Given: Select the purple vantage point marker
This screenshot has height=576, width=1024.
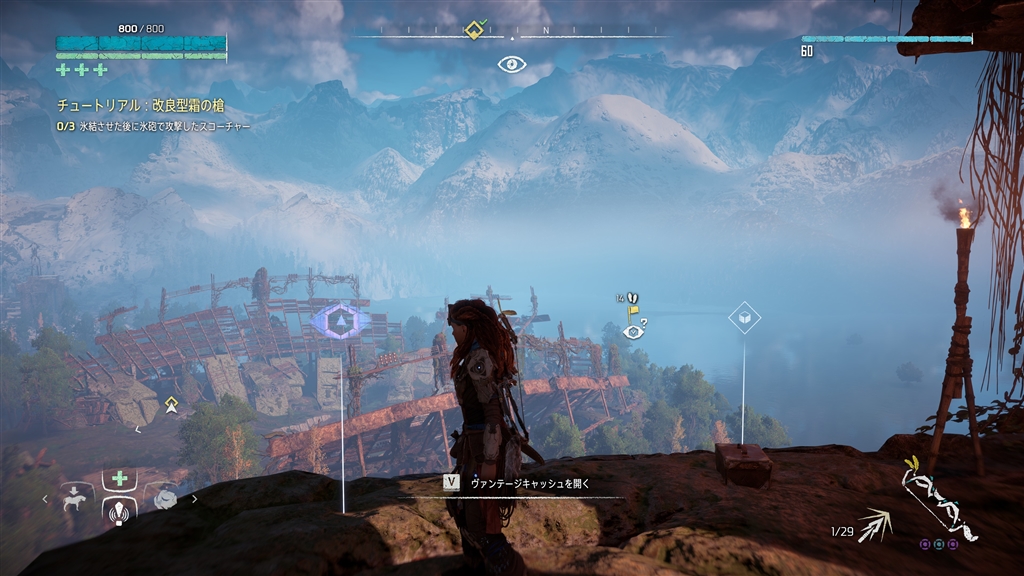Looking at the screenshot, I should tap(341, 321).
